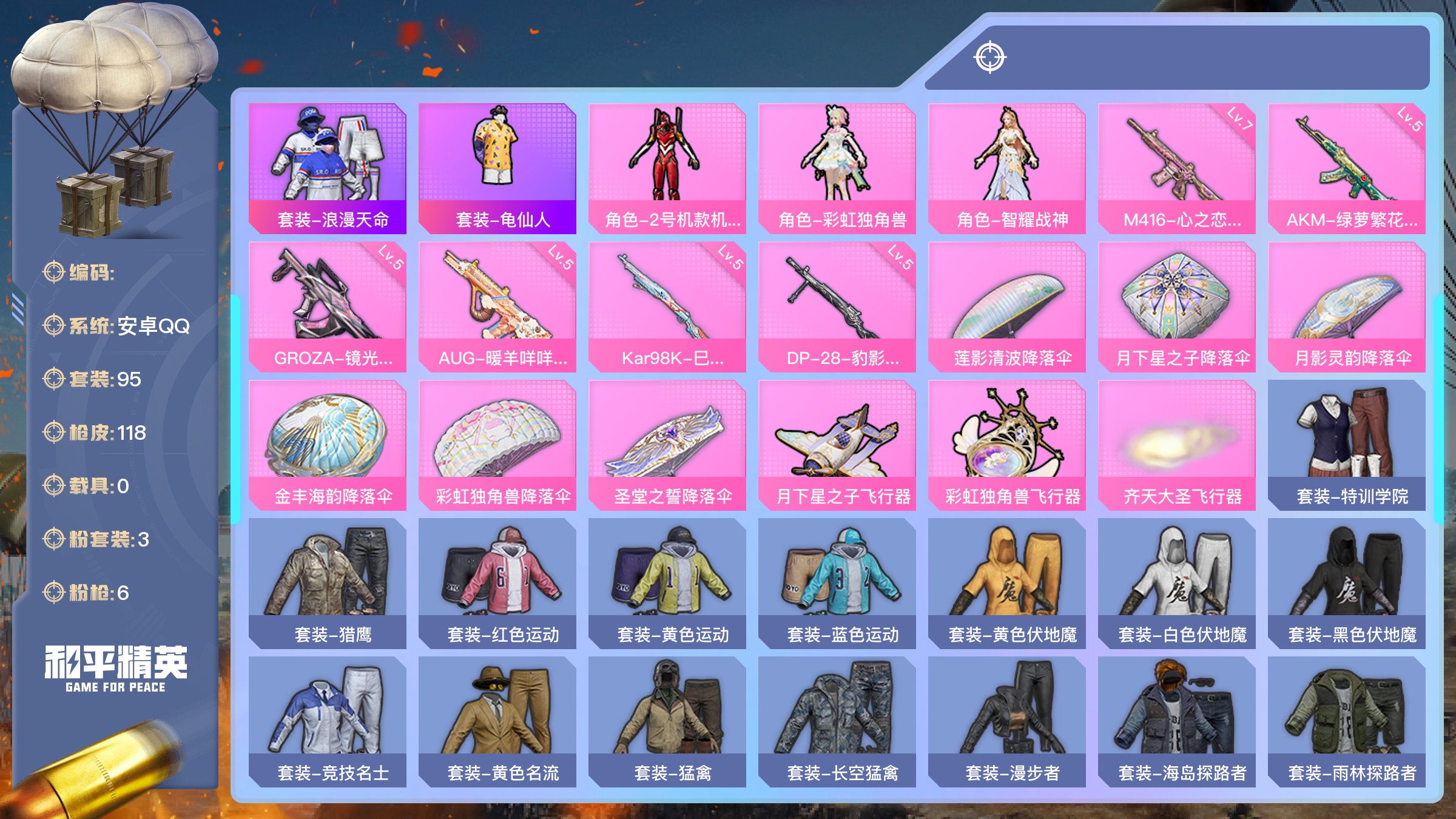The width and height of the screenshot is (1456, 819).
Task: Open the 金丰海韵降落伞 parachute tile
Action: pyautogui.click(x=328, y=445)
